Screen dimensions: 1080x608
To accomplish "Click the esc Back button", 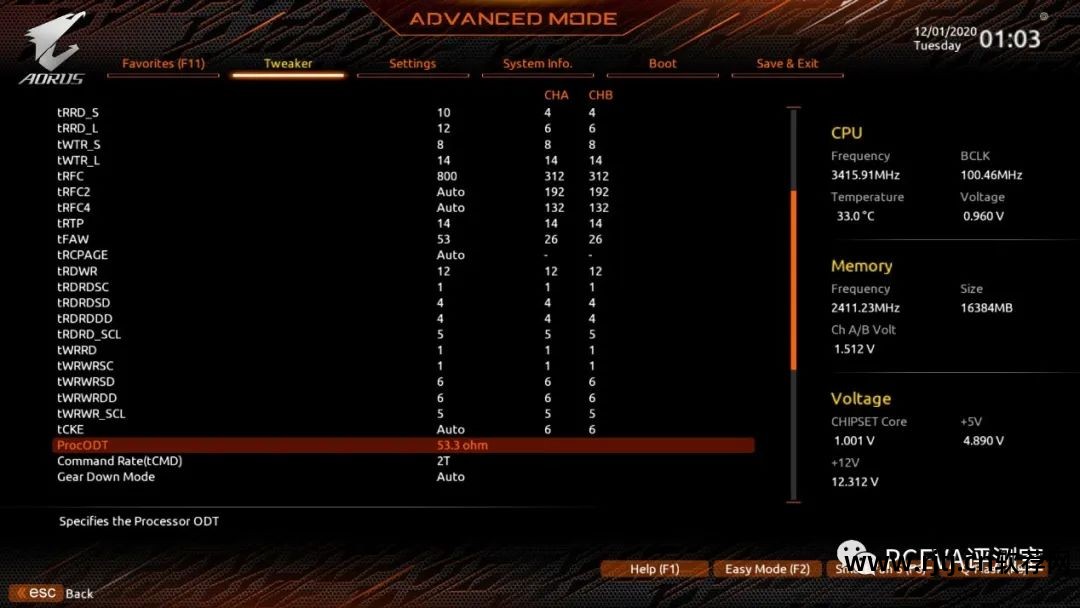I will (52, 593).
